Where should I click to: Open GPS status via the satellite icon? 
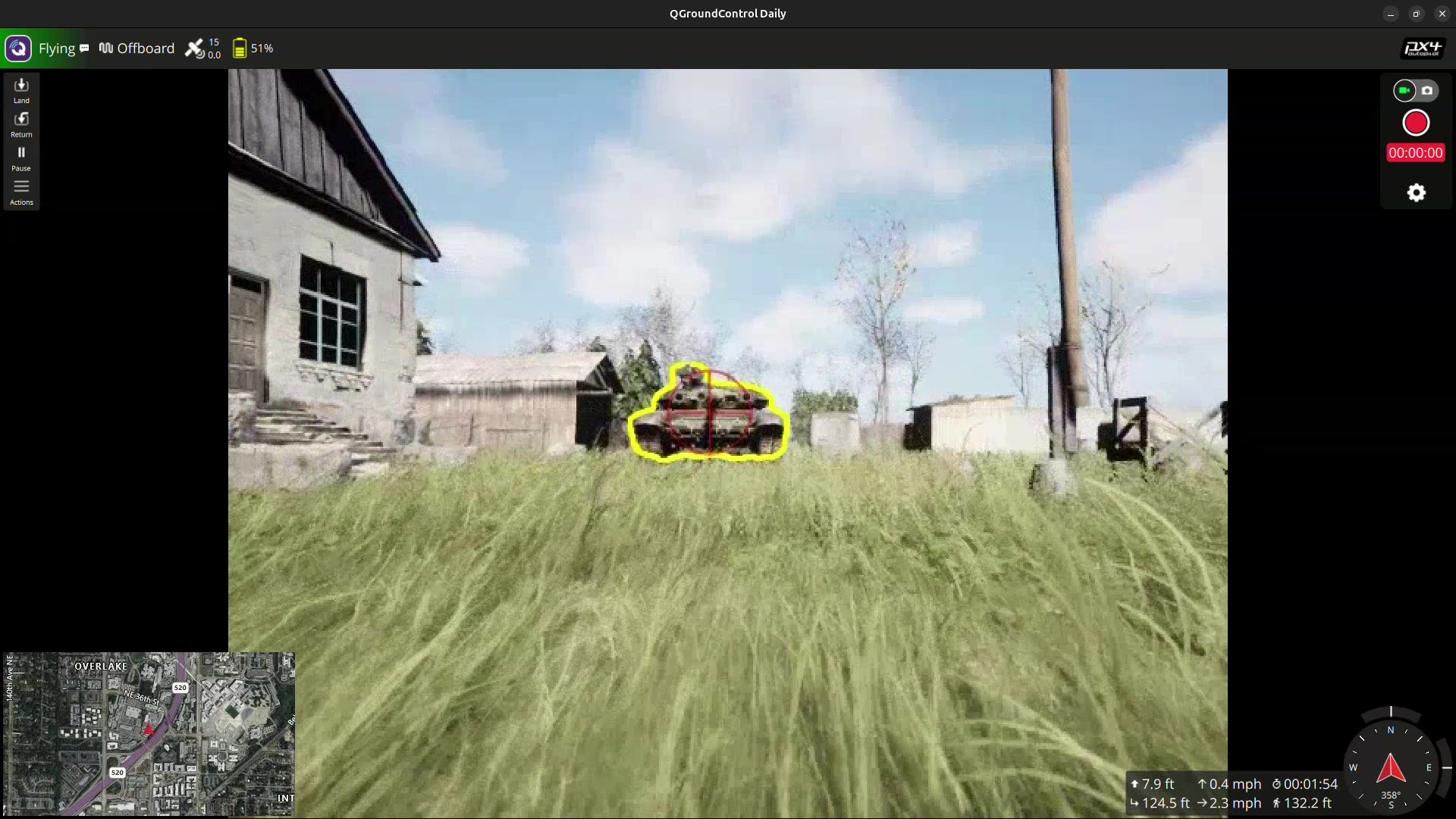coord(195,48)
